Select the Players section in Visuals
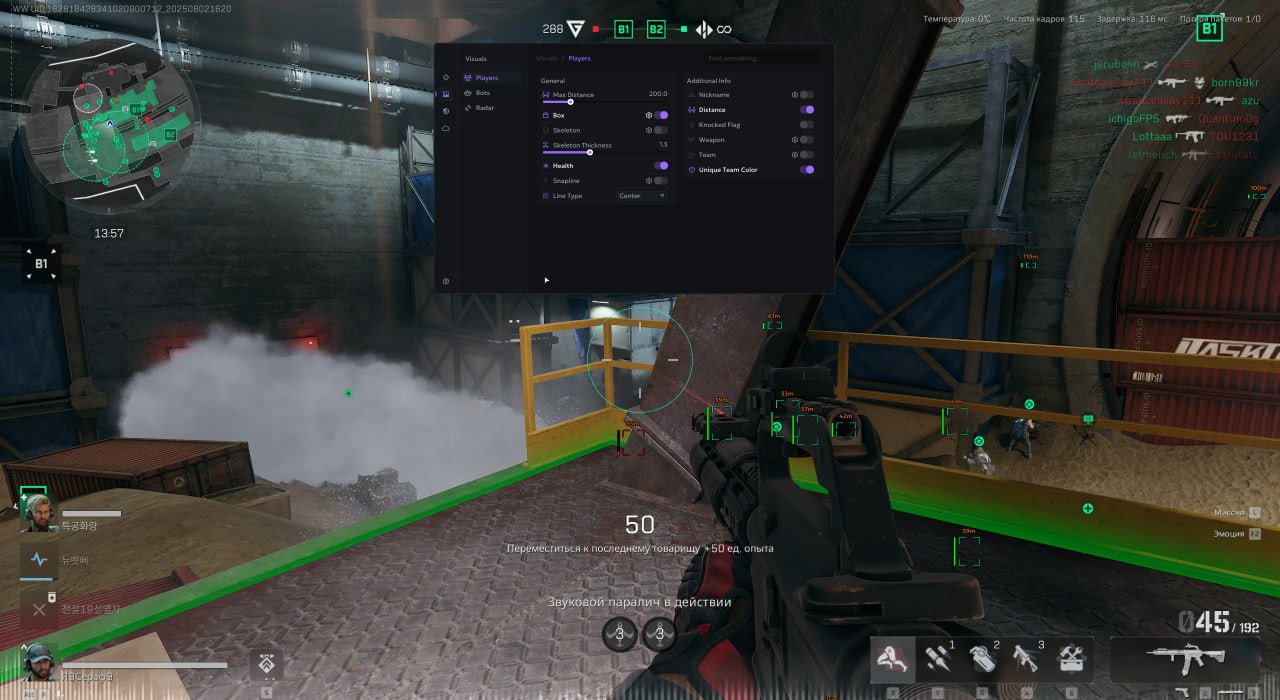Screen dimensions: 1280x700 coord(486,78)
